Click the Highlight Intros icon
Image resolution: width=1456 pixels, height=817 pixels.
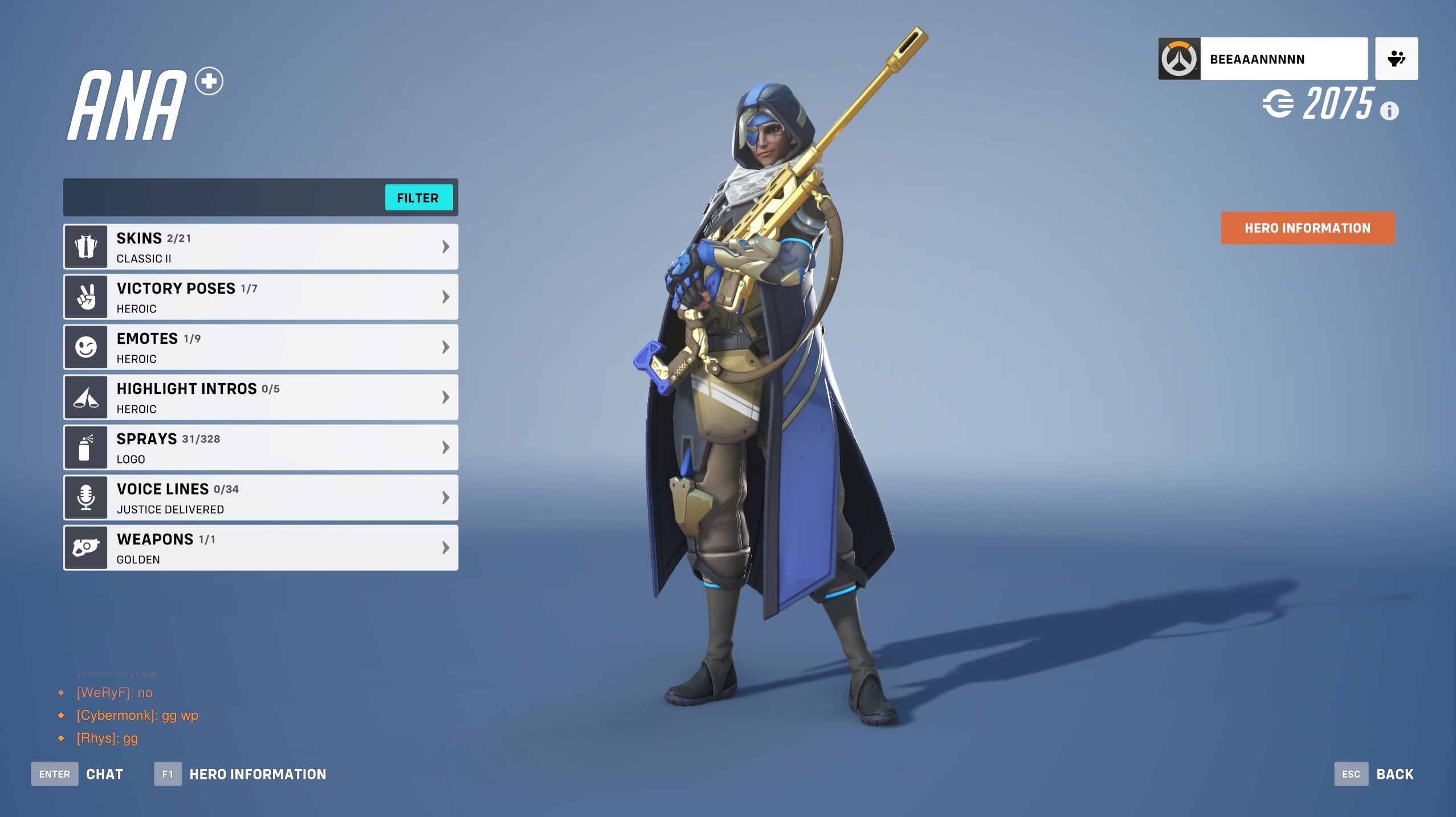pyautogui.click(x=85, y=397)
